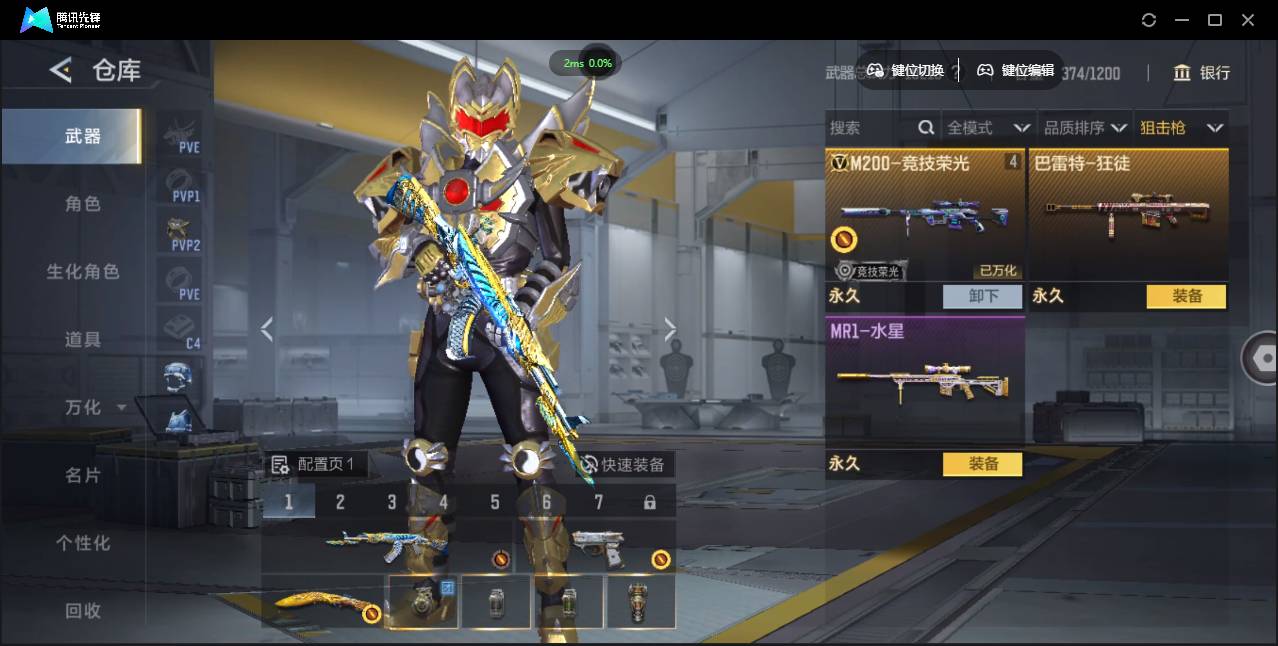Use the 快速装备 quick equip button
Screen dimensions: 1278x646
[623, 465]
